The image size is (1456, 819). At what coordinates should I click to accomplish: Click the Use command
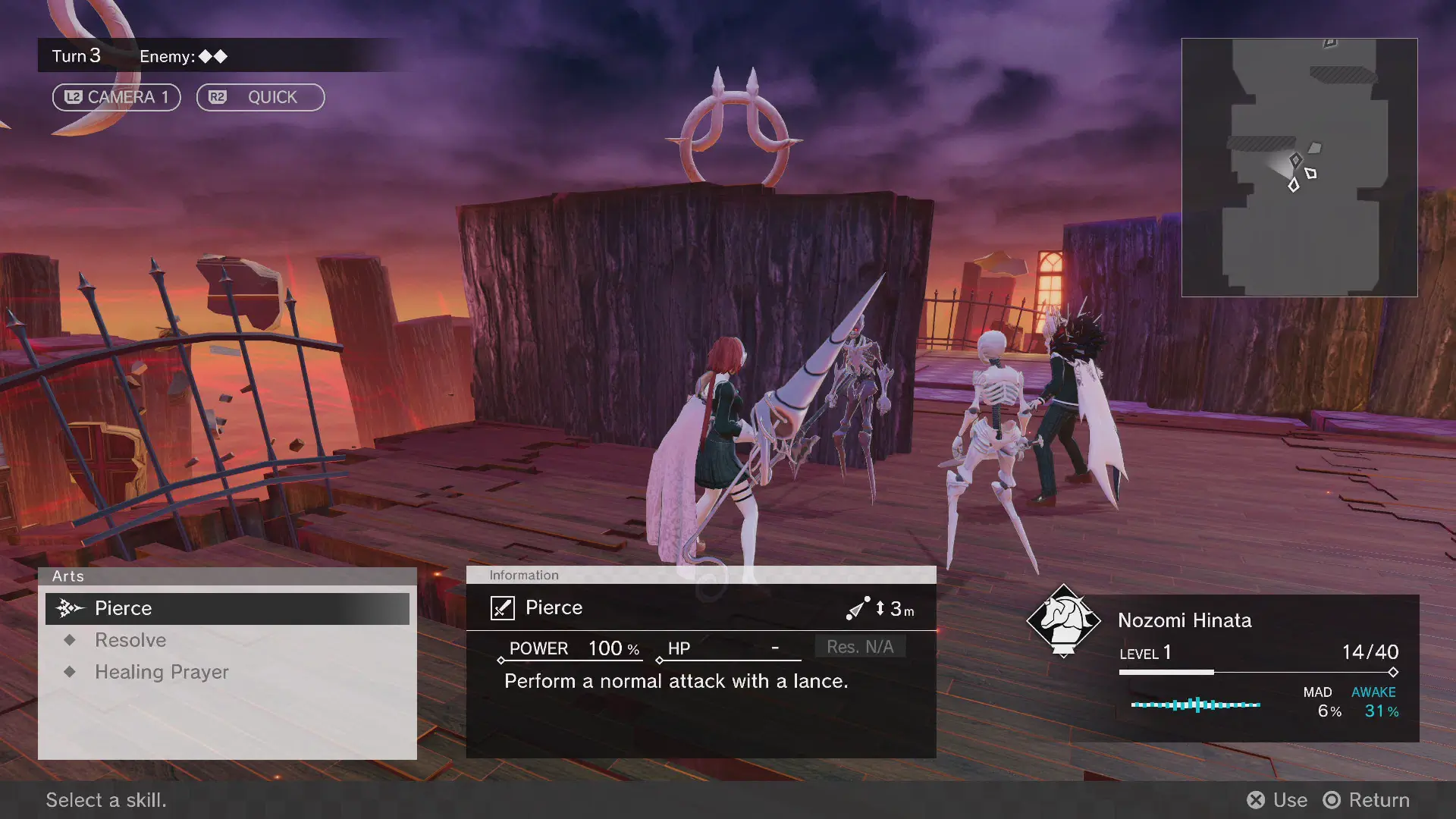(x=1277, y=800)
